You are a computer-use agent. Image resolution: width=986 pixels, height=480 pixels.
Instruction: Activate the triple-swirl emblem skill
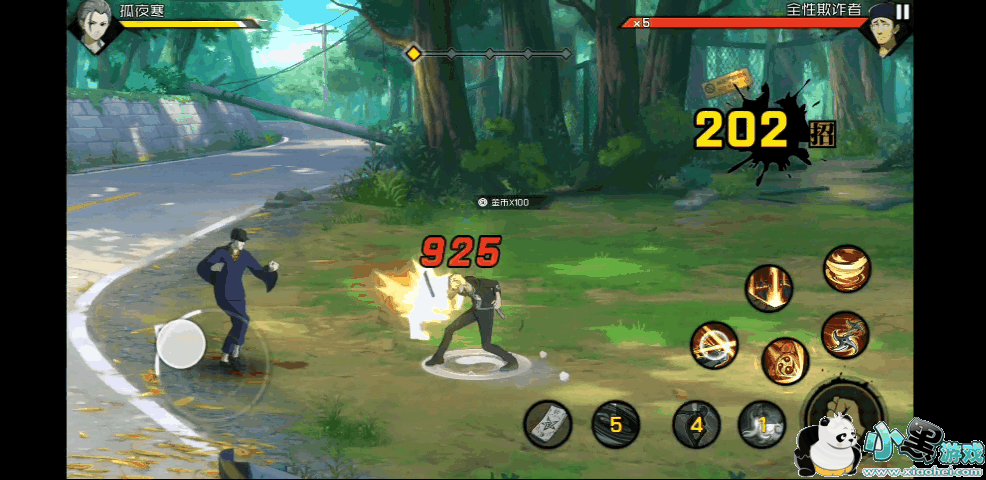coord(784,361)
